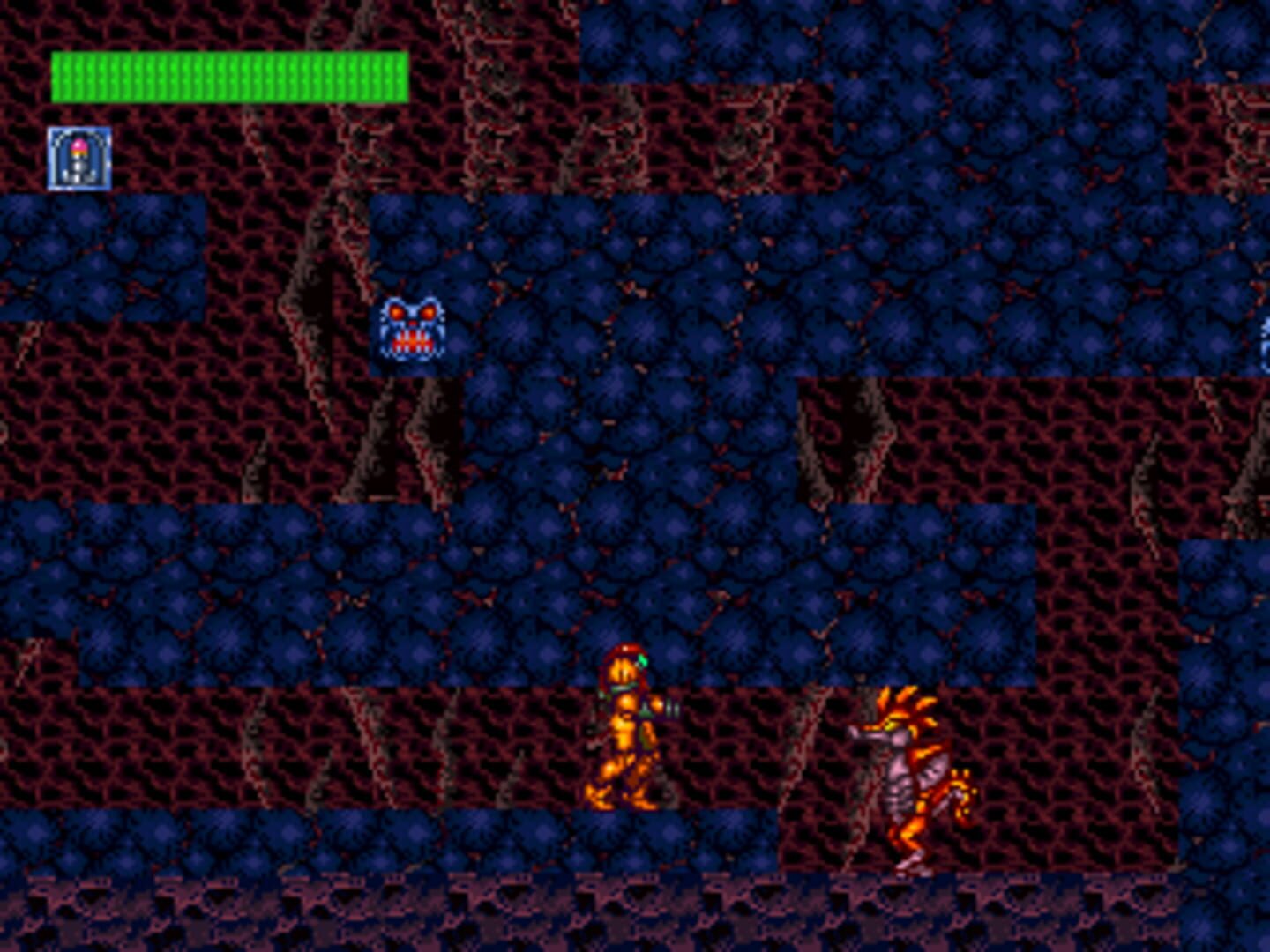Screen dimensions: 1270x952
Task: Click the monster's left glowing eye
Action: [395, 311]
